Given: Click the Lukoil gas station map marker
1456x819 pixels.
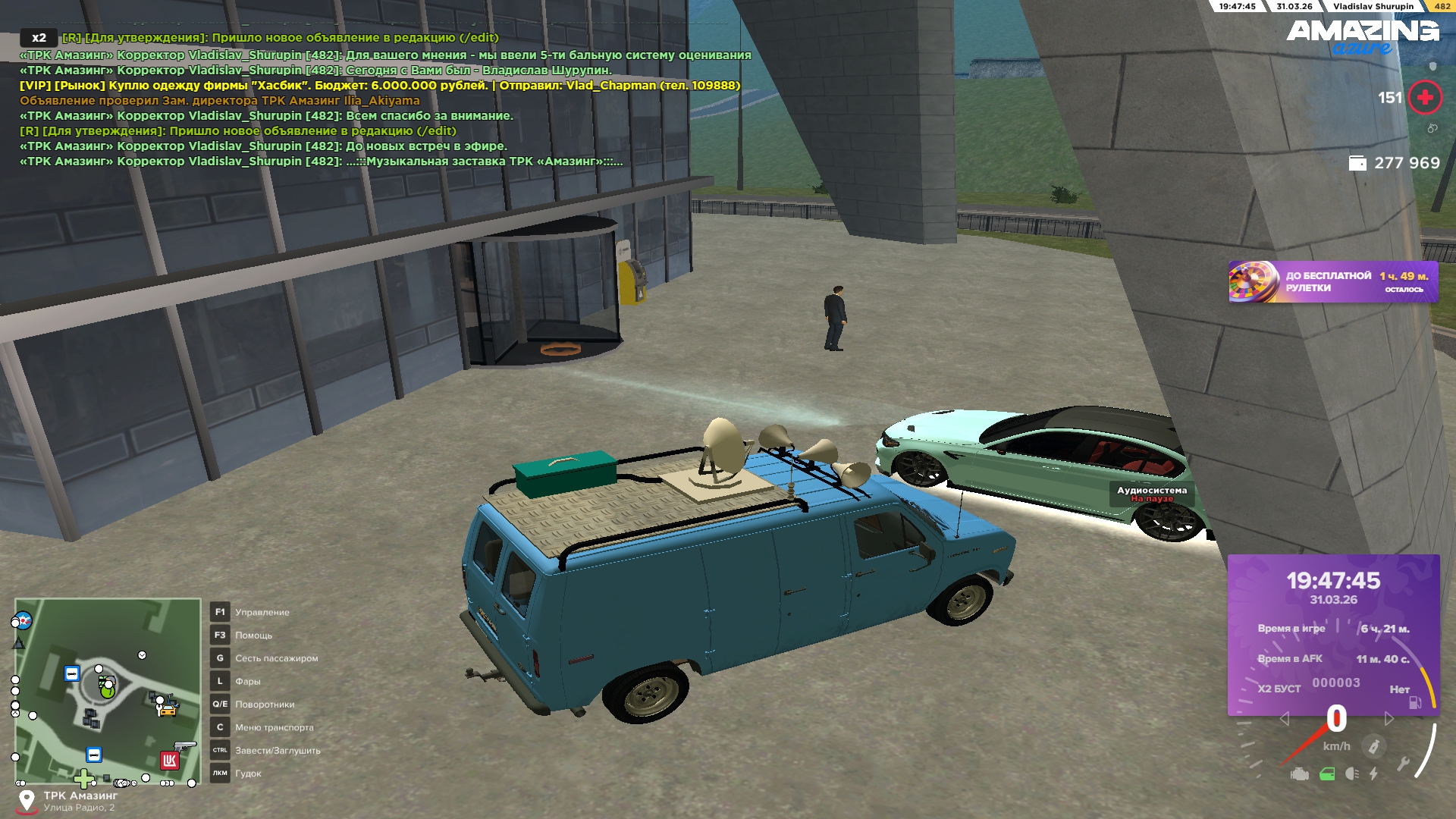Looking at the screenshot, I should tap(169, 761).
